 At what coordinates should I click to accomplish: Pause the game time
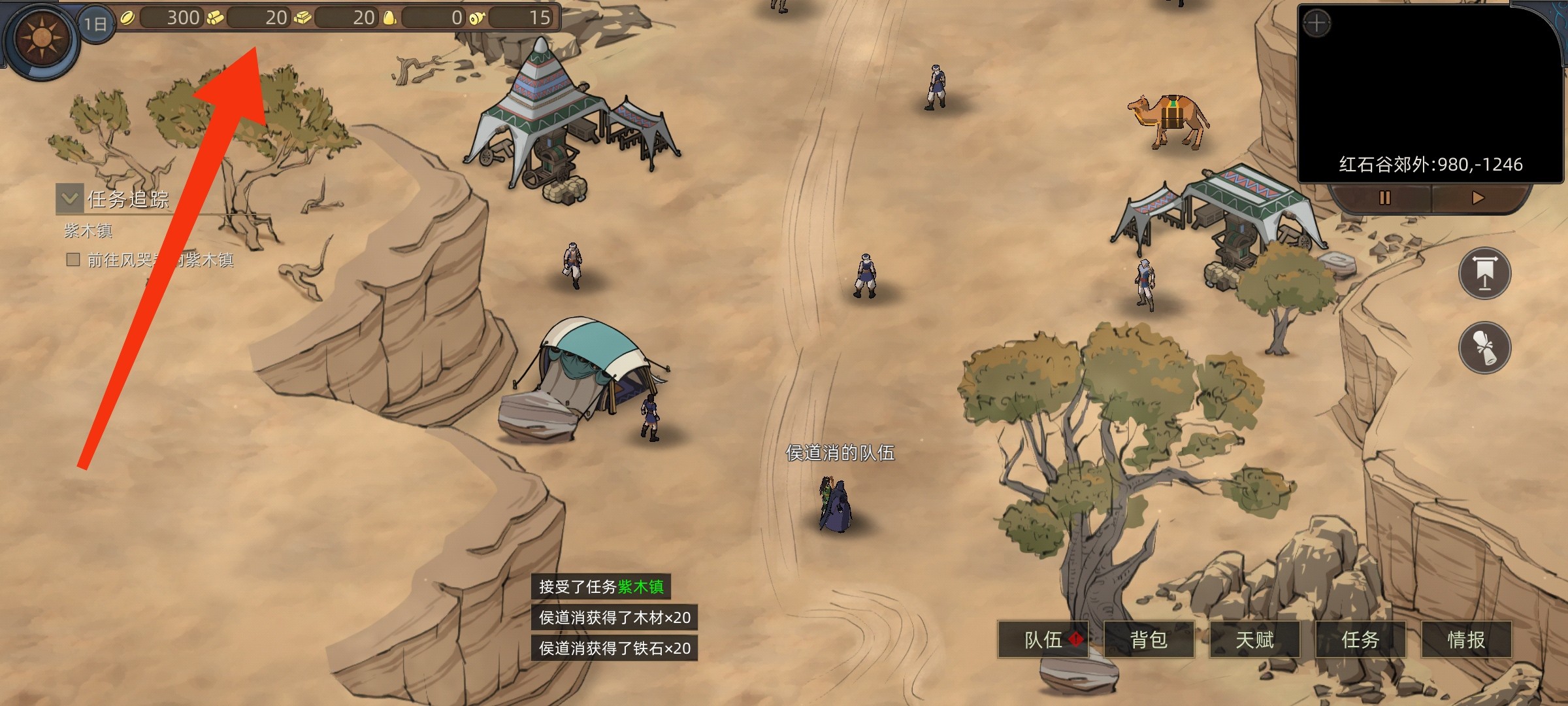point(1384,197)
